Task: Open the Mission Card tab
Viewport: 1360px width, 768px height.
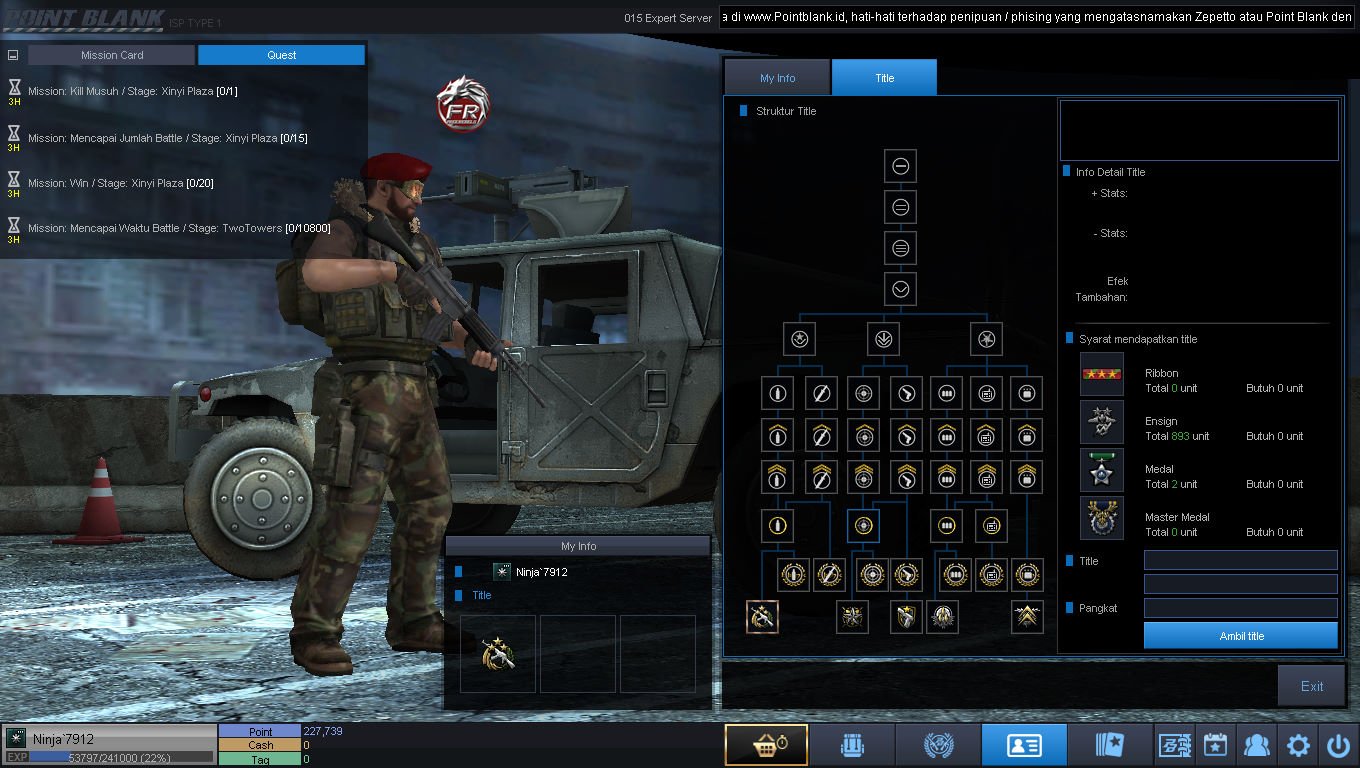Action: pyautogui.click(x=111, y=55)
